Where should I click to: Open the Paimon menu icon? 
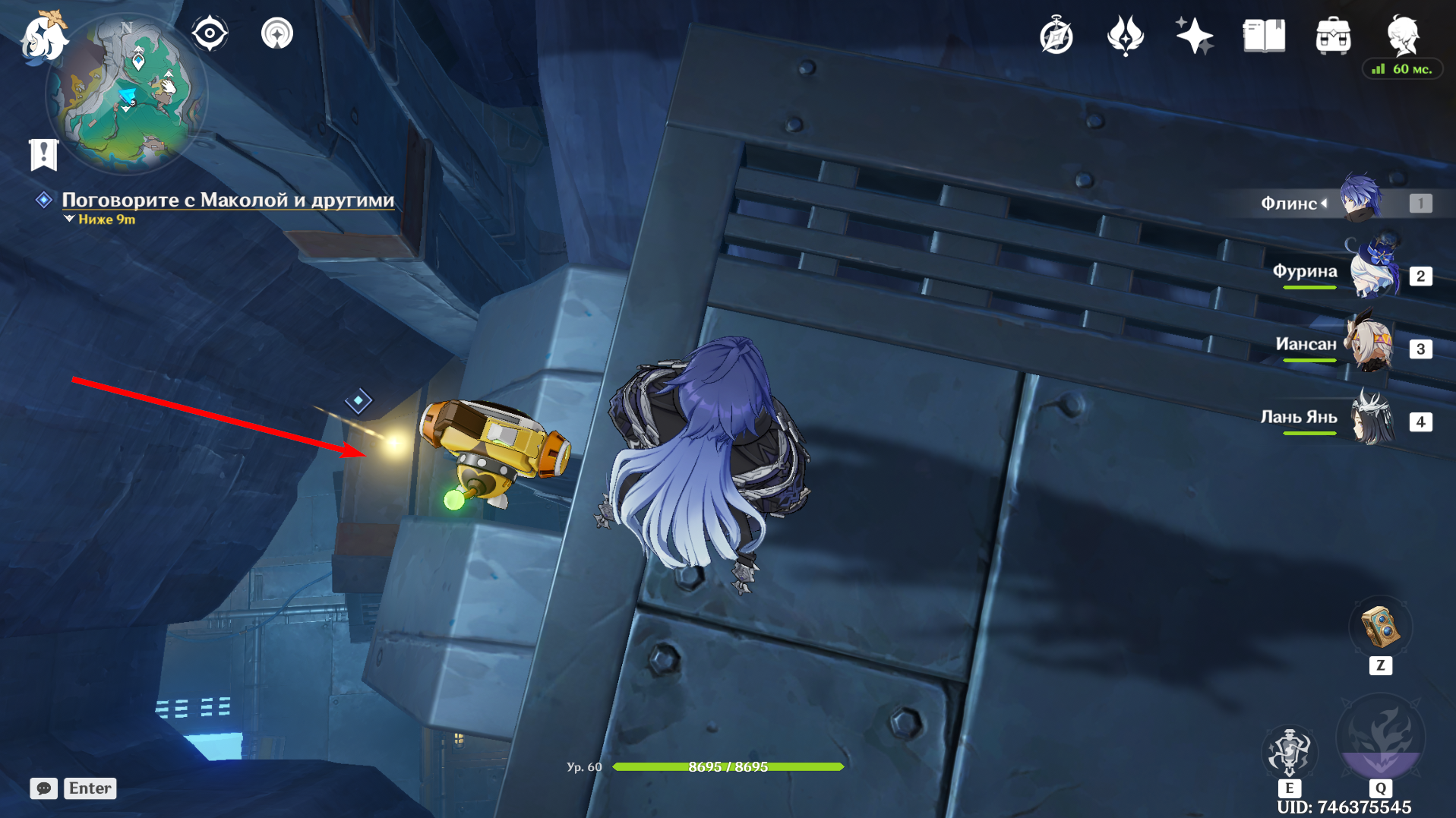(43, 36)
